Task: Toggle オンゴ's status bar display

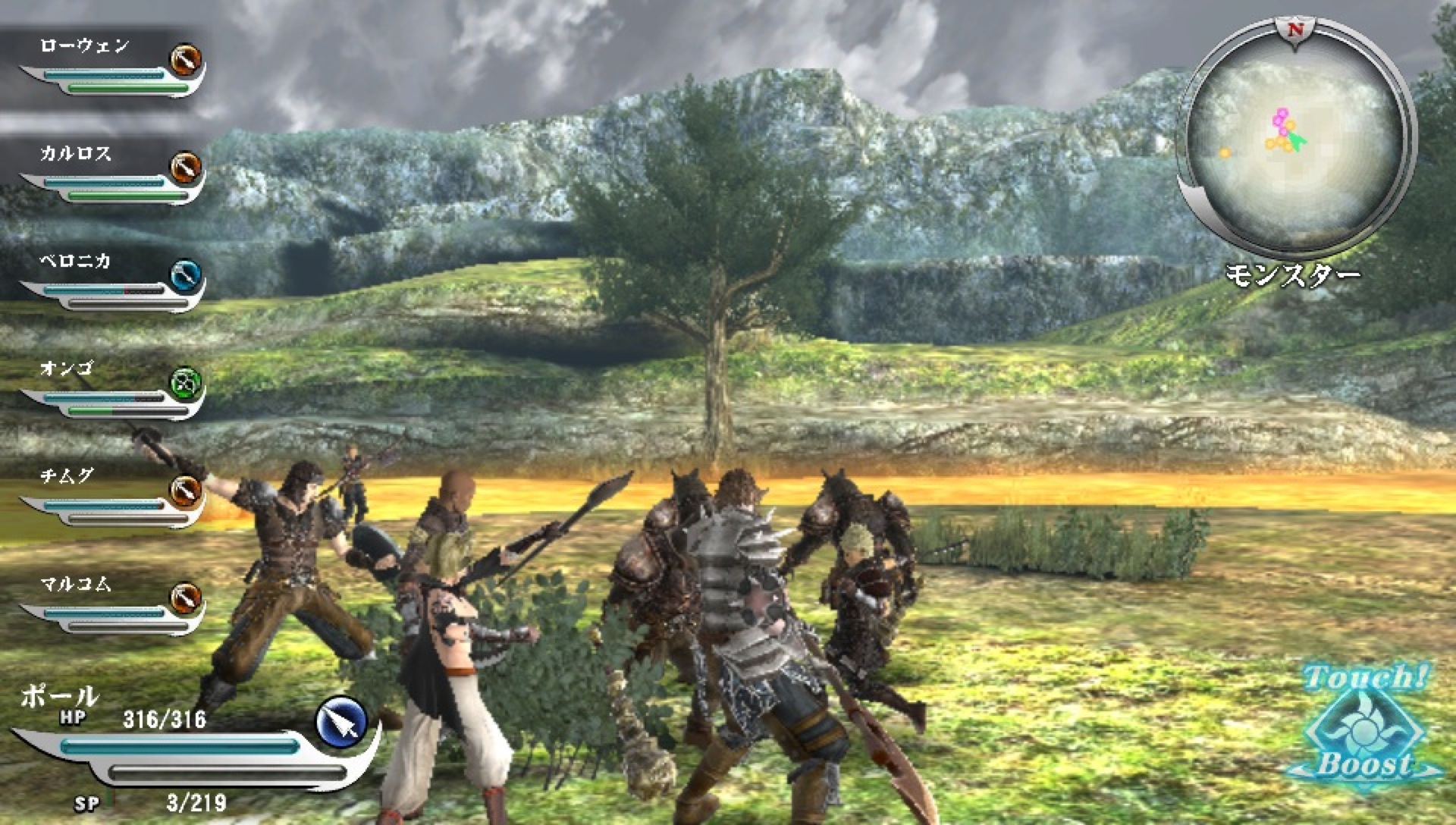Action: [106, 400]
